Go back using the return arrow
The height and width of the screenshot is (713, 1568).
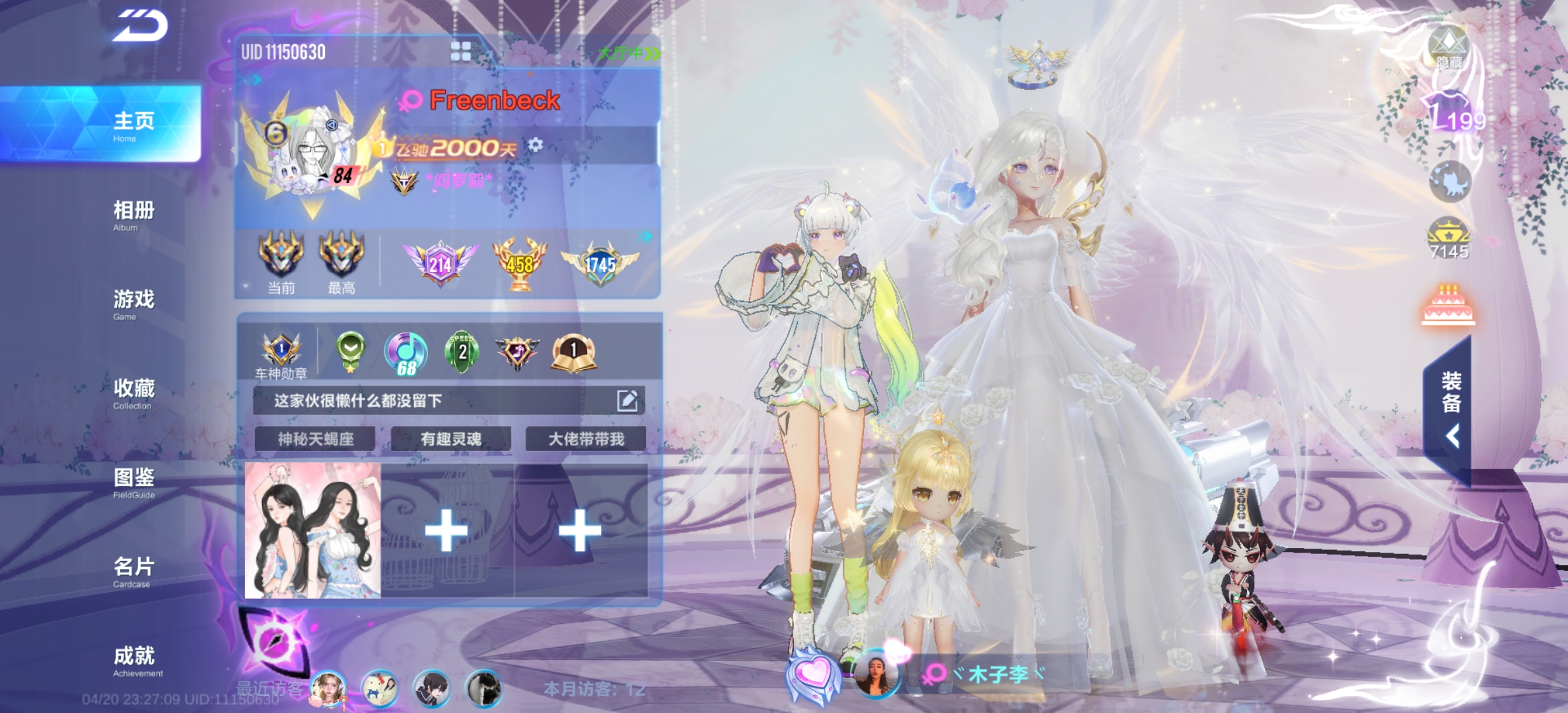[x=141, y=27]
